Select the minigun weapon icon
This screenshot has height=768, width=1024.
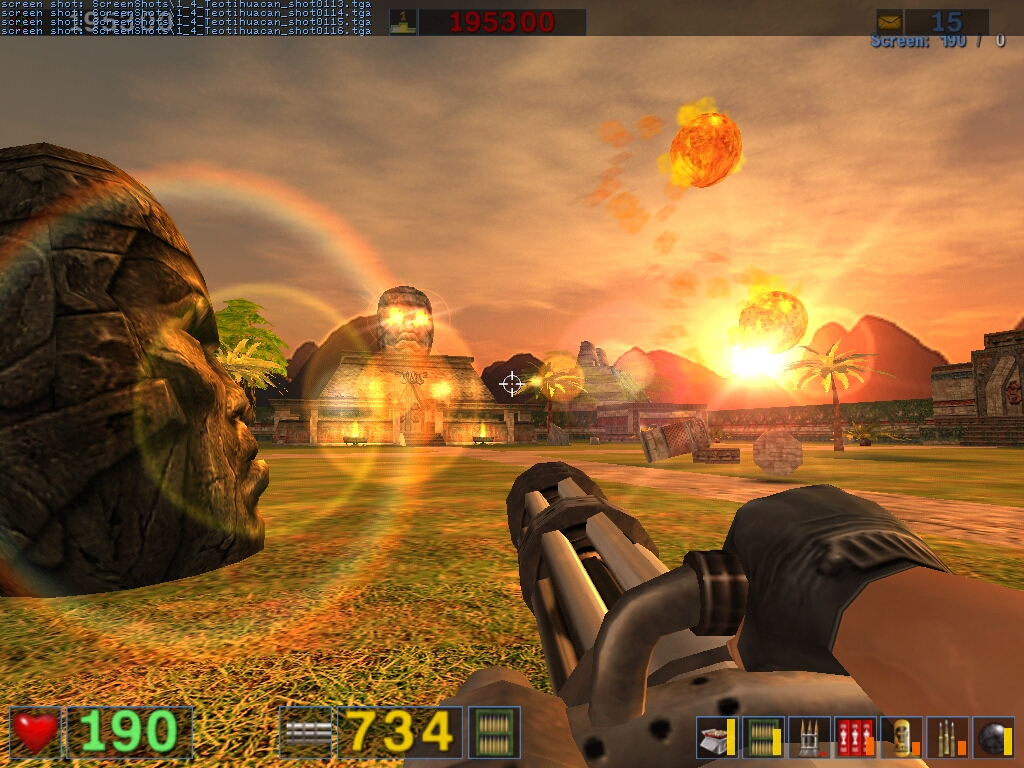(308, 732)
